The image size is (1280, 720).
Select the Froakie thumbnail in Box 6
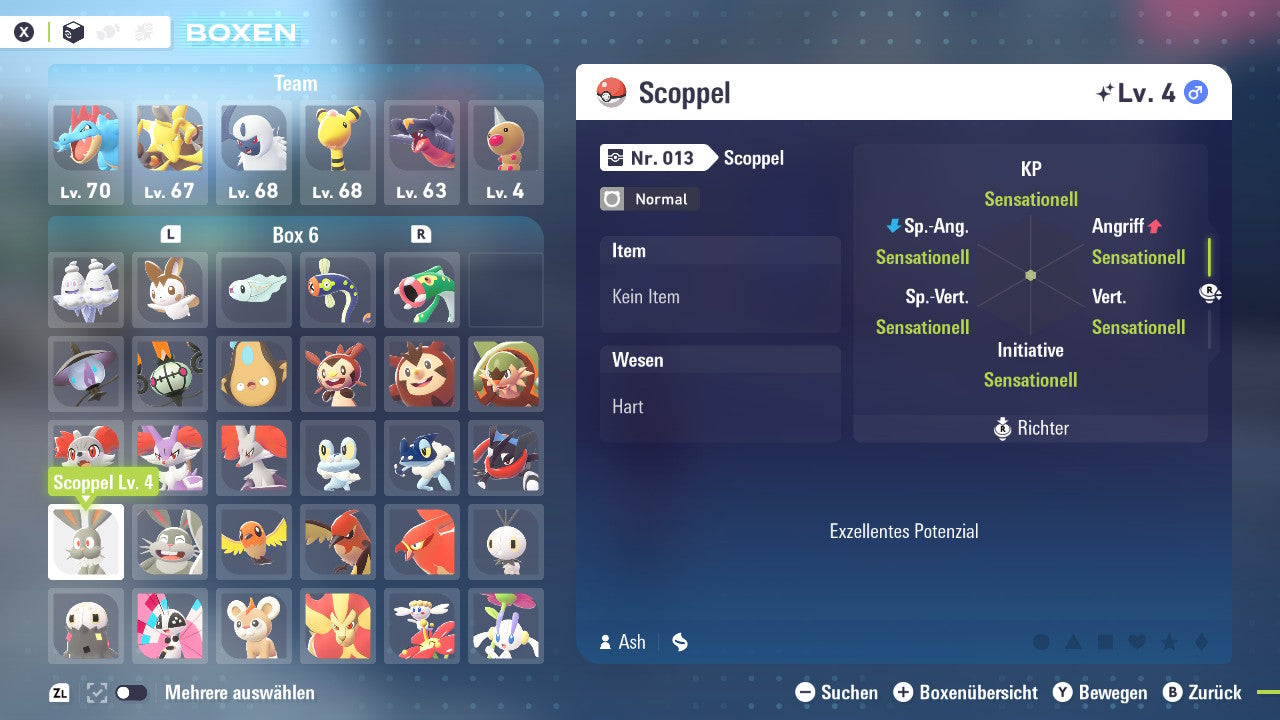click(338, 459)
